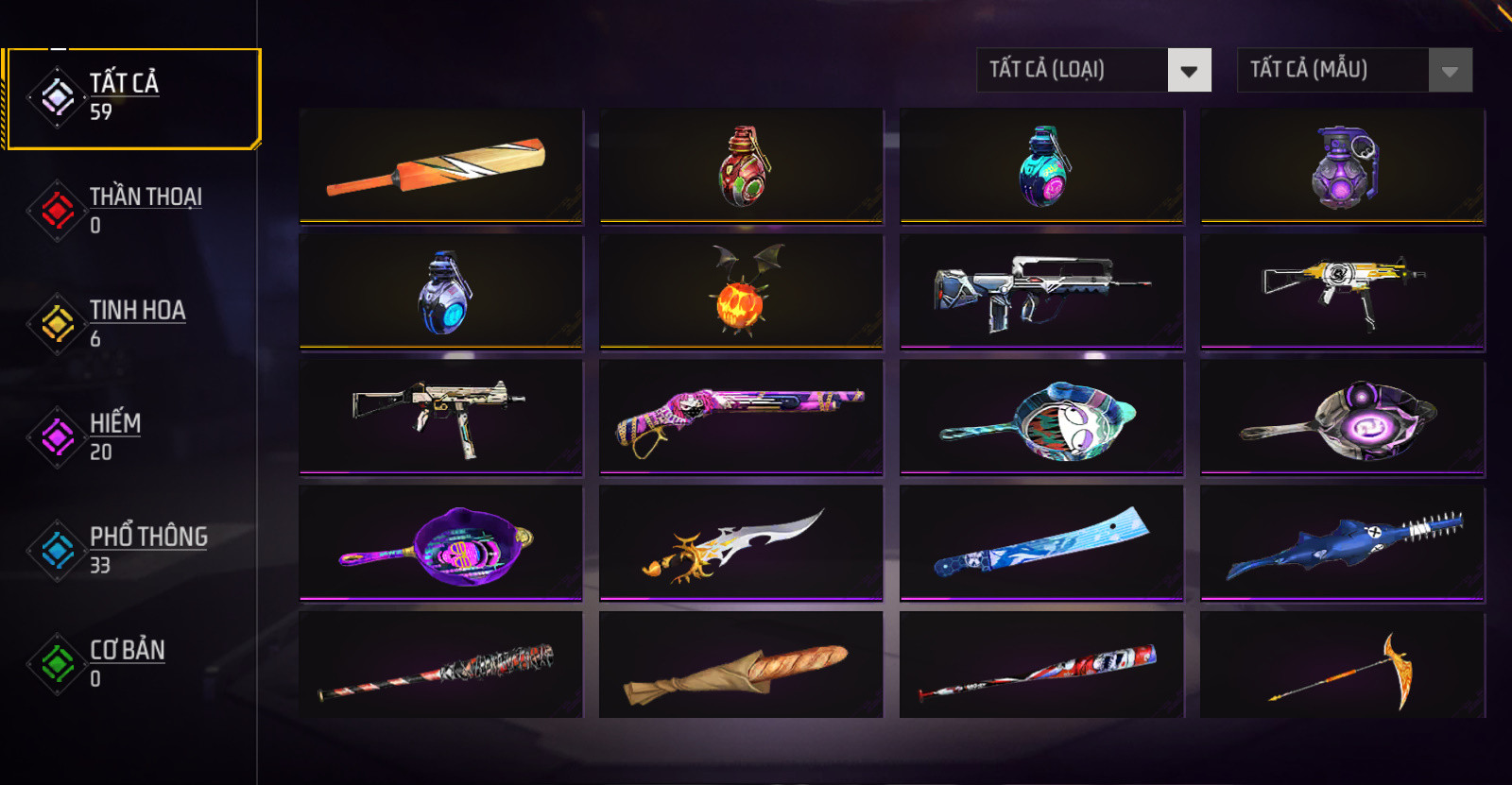Choose the pumpkin bat-wing grenade skin
The height and width of the screenshot is (785, 1512).
[741, 292]
